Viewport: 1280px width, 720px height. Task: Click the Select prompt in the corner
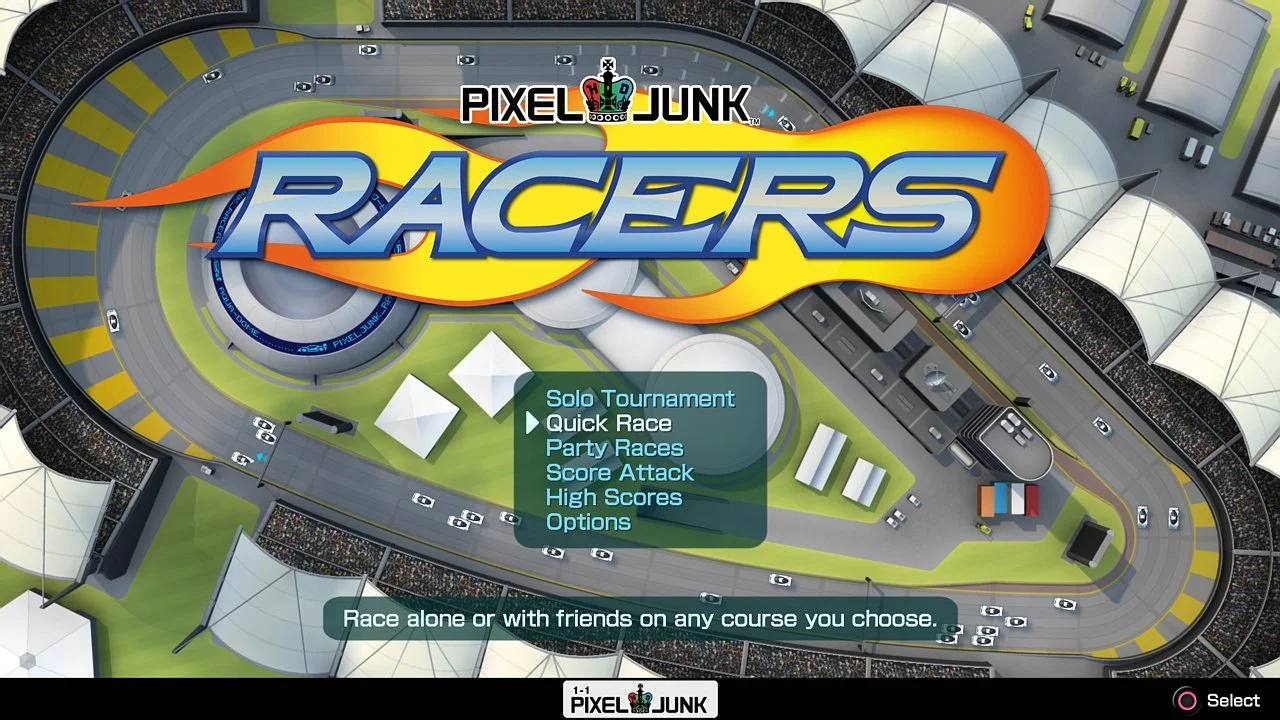coord(1232,699)
